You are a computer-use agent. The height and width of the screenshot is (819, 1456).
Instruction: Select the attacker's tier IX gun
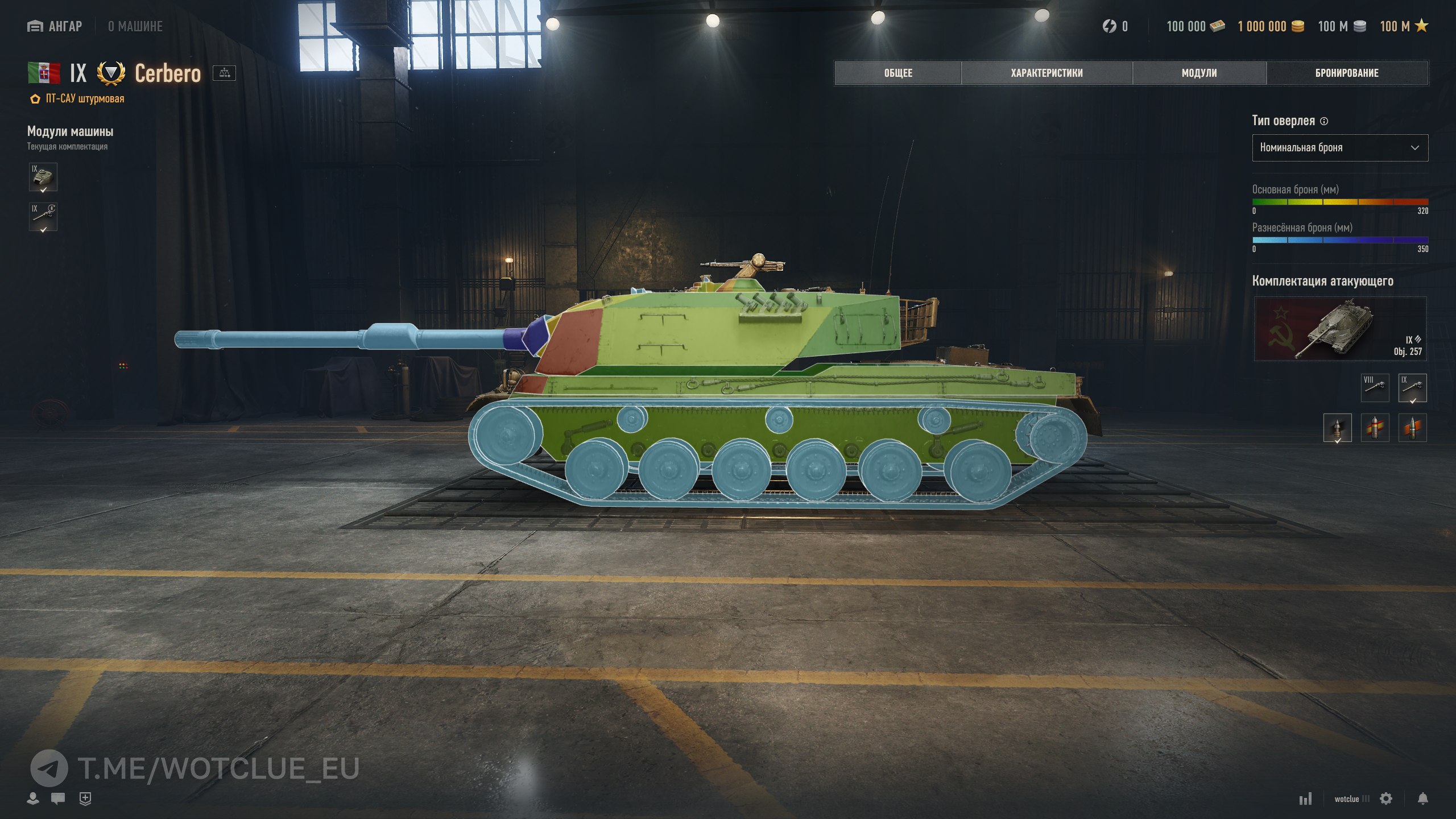1412,388
